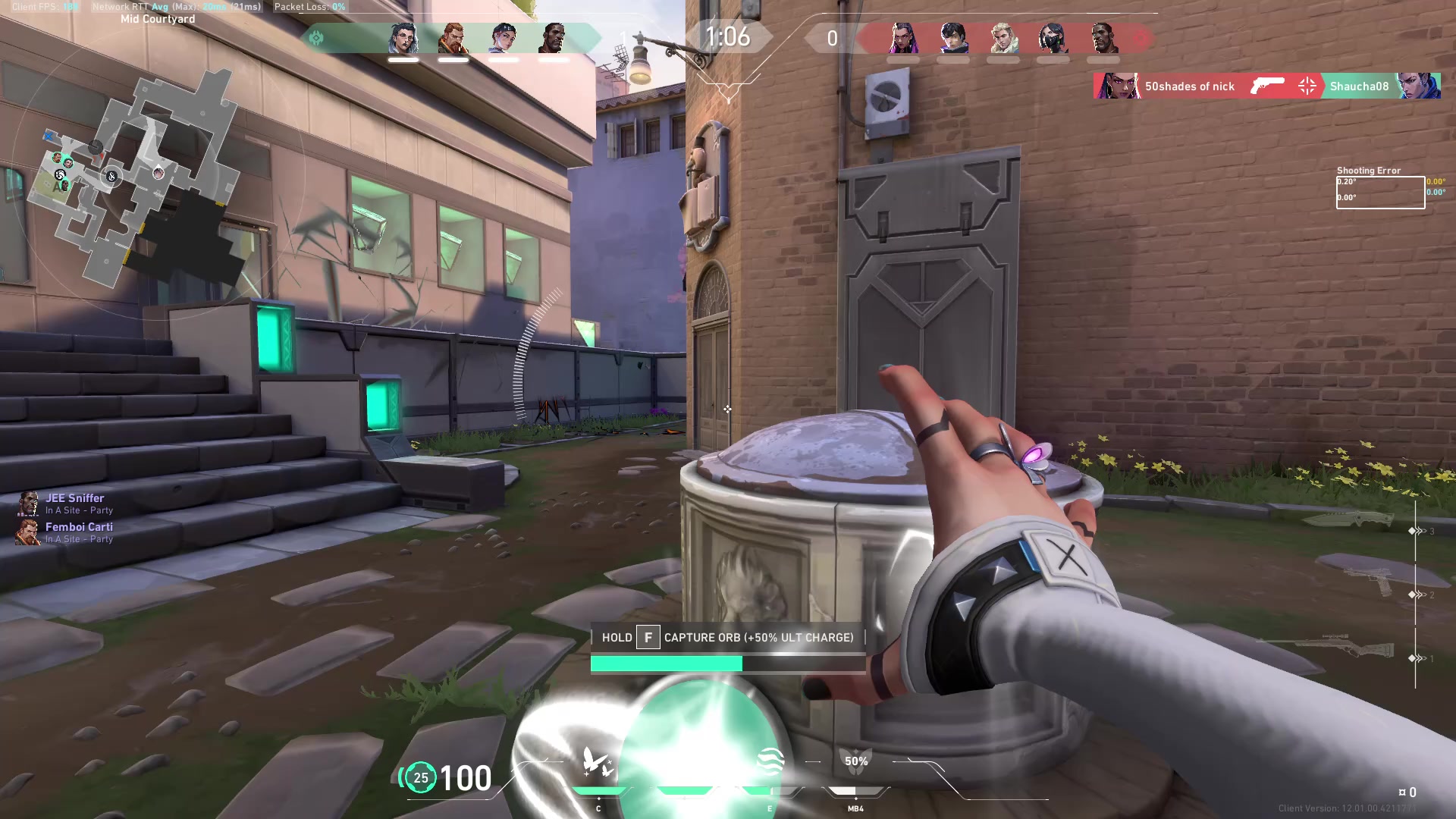Click the masked enemy agent portrait
The height and width of the screenshot is (819, 1456).
coord(1053,38)
